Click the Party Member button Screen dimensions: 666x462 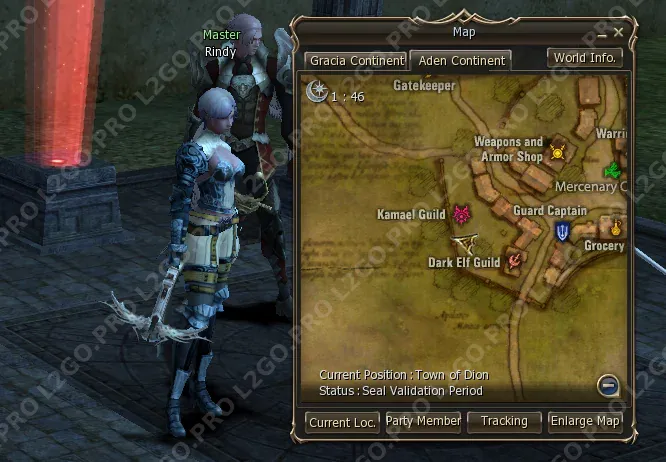click(x=423, y=422)
